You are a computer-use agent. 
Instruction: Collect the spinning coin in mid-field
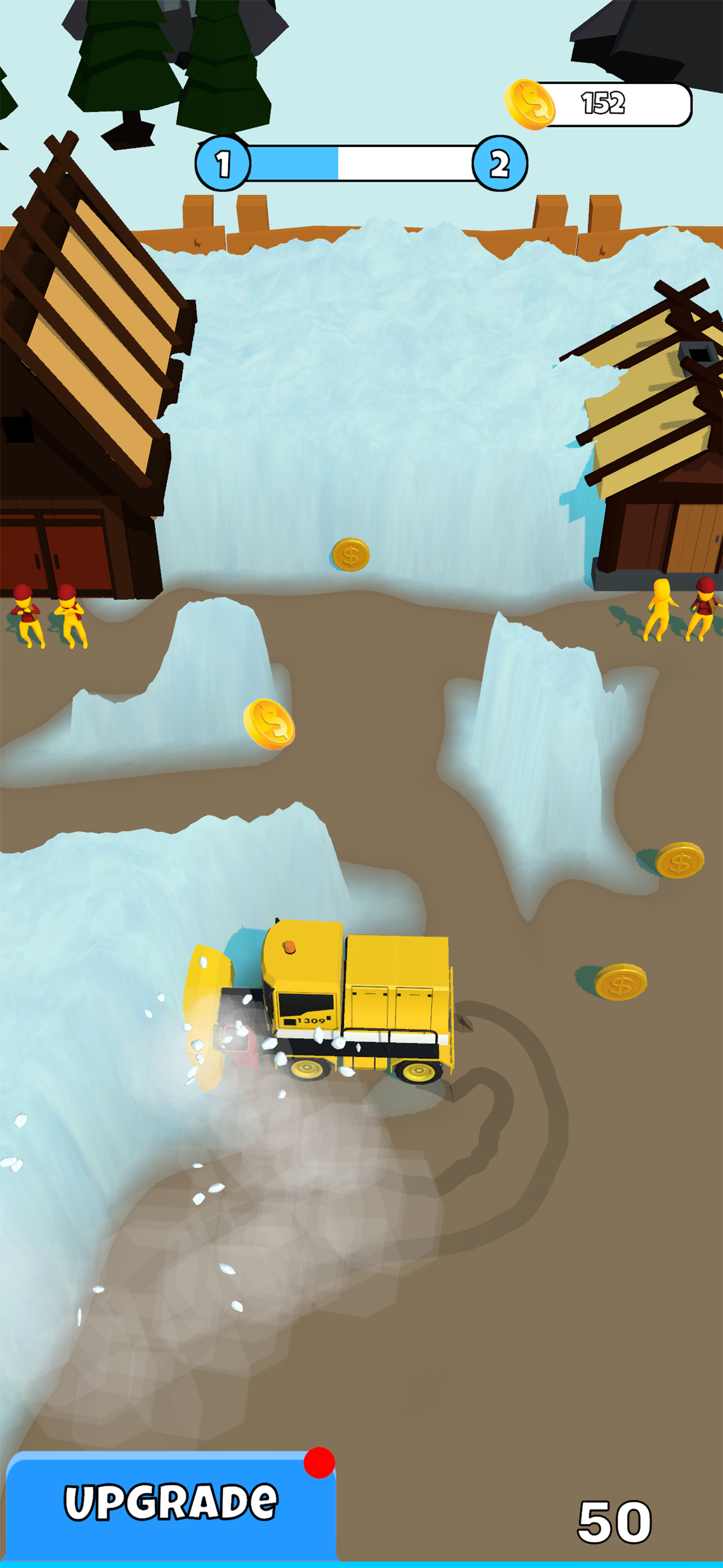tap(270, 725)
